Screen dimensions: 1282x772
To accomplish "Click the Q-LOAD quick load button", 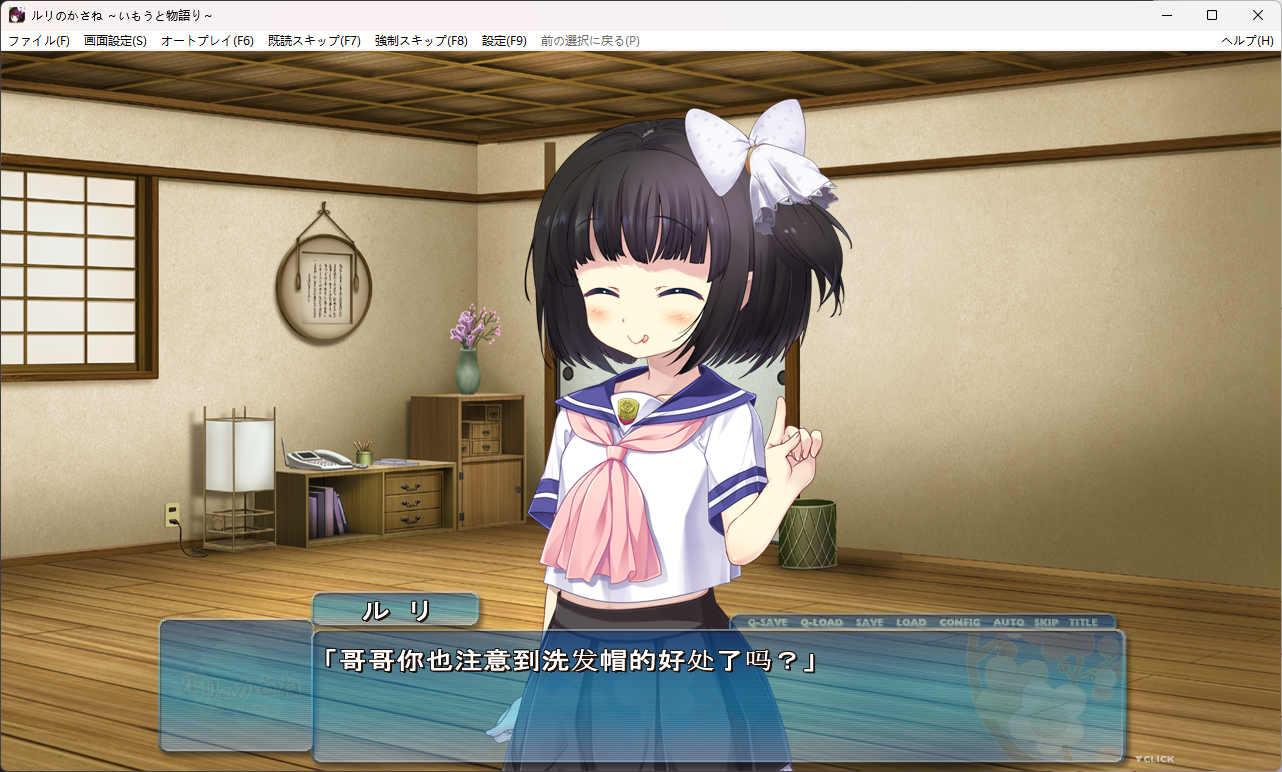I will (821, 622).
